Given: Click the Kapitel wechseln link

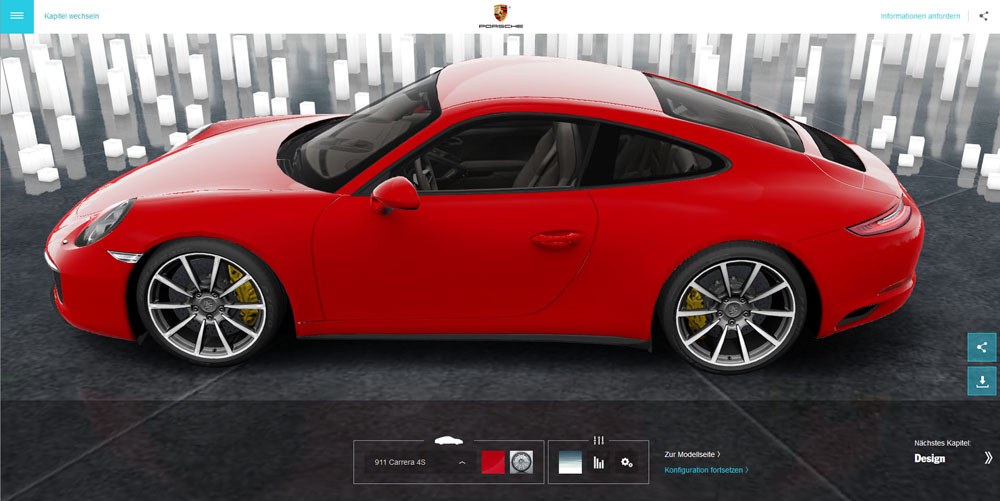Looking at the screenshot, I should [x=71, y=16].
